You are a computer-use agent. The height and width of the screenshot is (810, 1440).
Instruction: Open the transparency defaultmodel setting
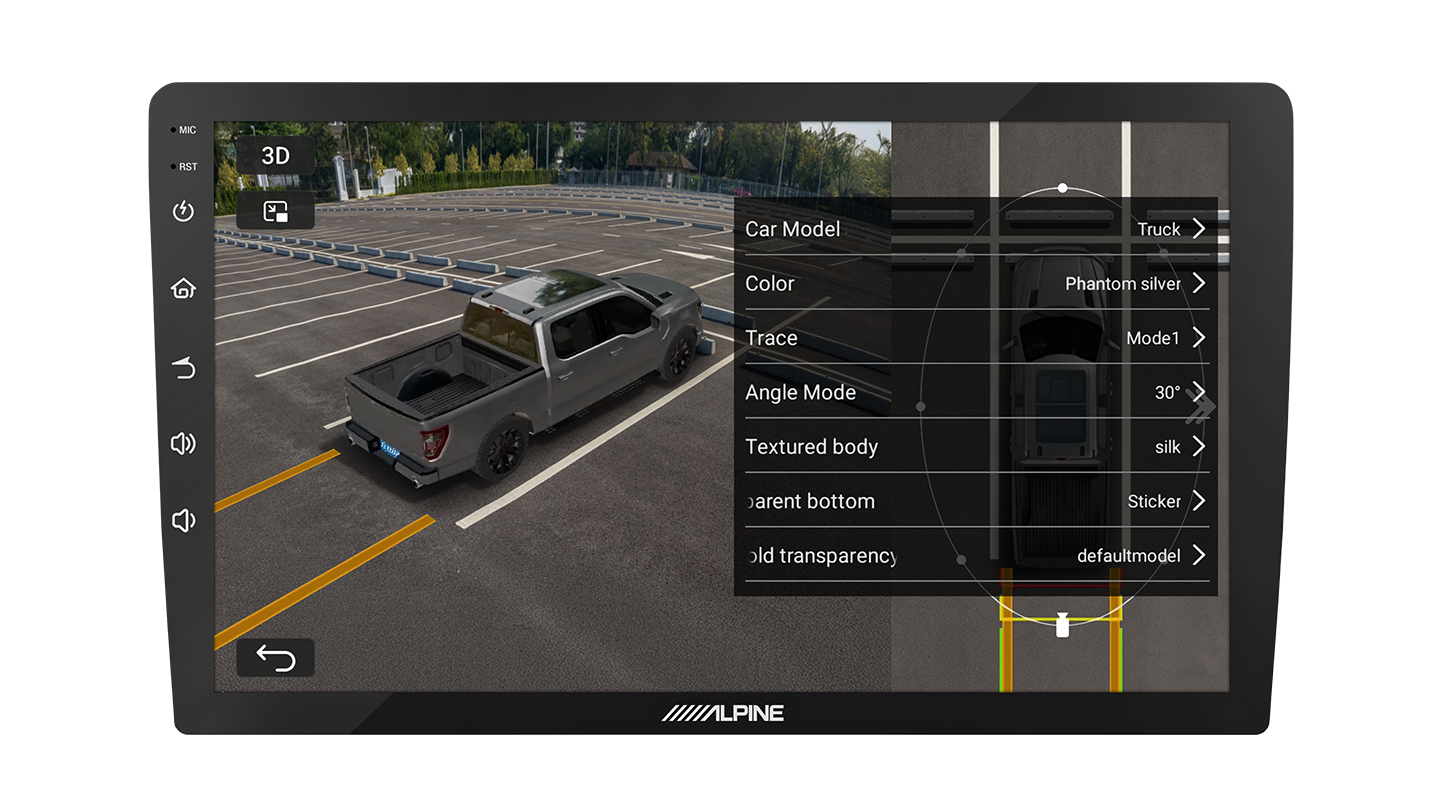975,555
